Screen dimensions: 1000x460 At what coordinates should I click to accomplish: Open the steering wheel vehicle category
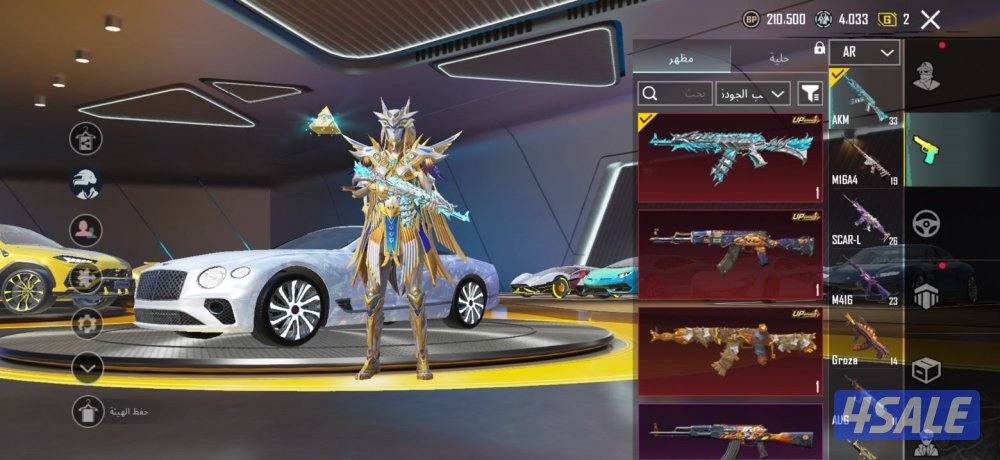[927, 223]
